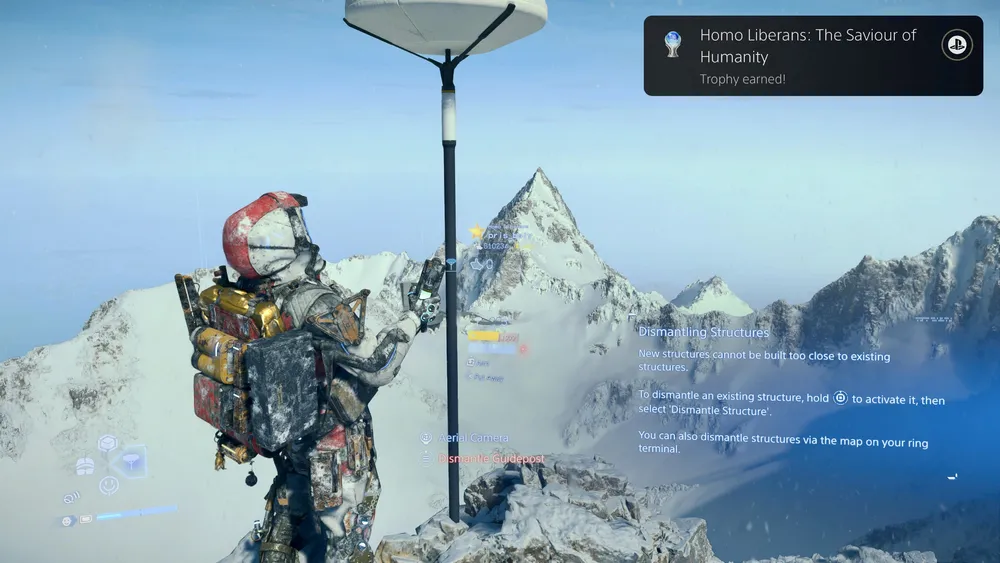Image resolution: width=1000 pixels, height=563 pixels.
Task: Select the guidepost structure icon in the wheel
Action: click(132, 461)
